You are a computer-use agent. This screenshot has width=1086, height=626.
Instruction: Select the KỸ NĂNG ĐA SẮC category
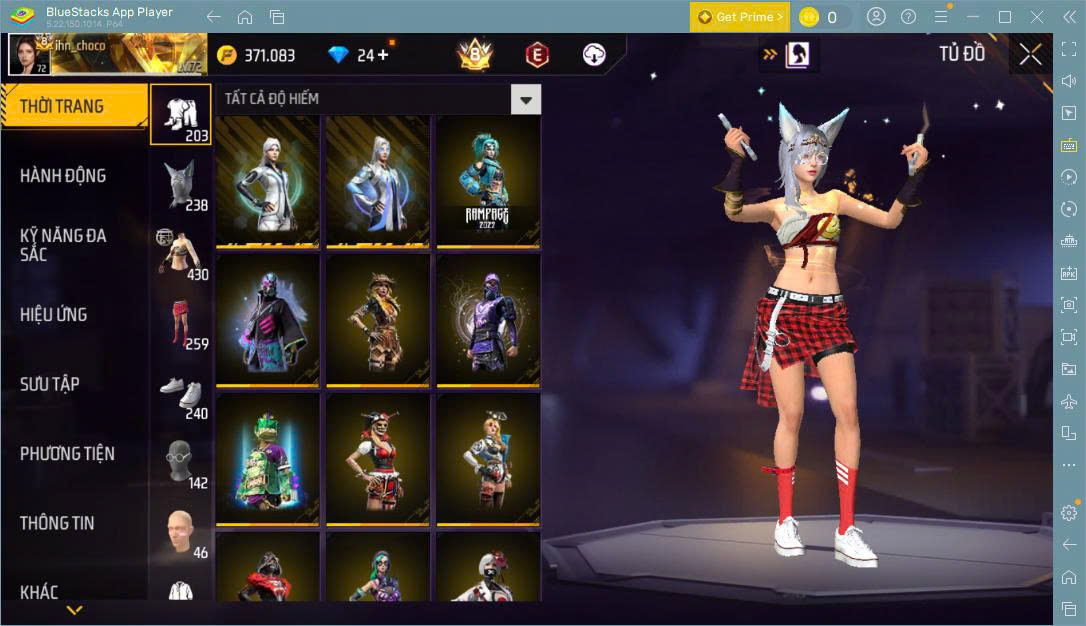63,245
